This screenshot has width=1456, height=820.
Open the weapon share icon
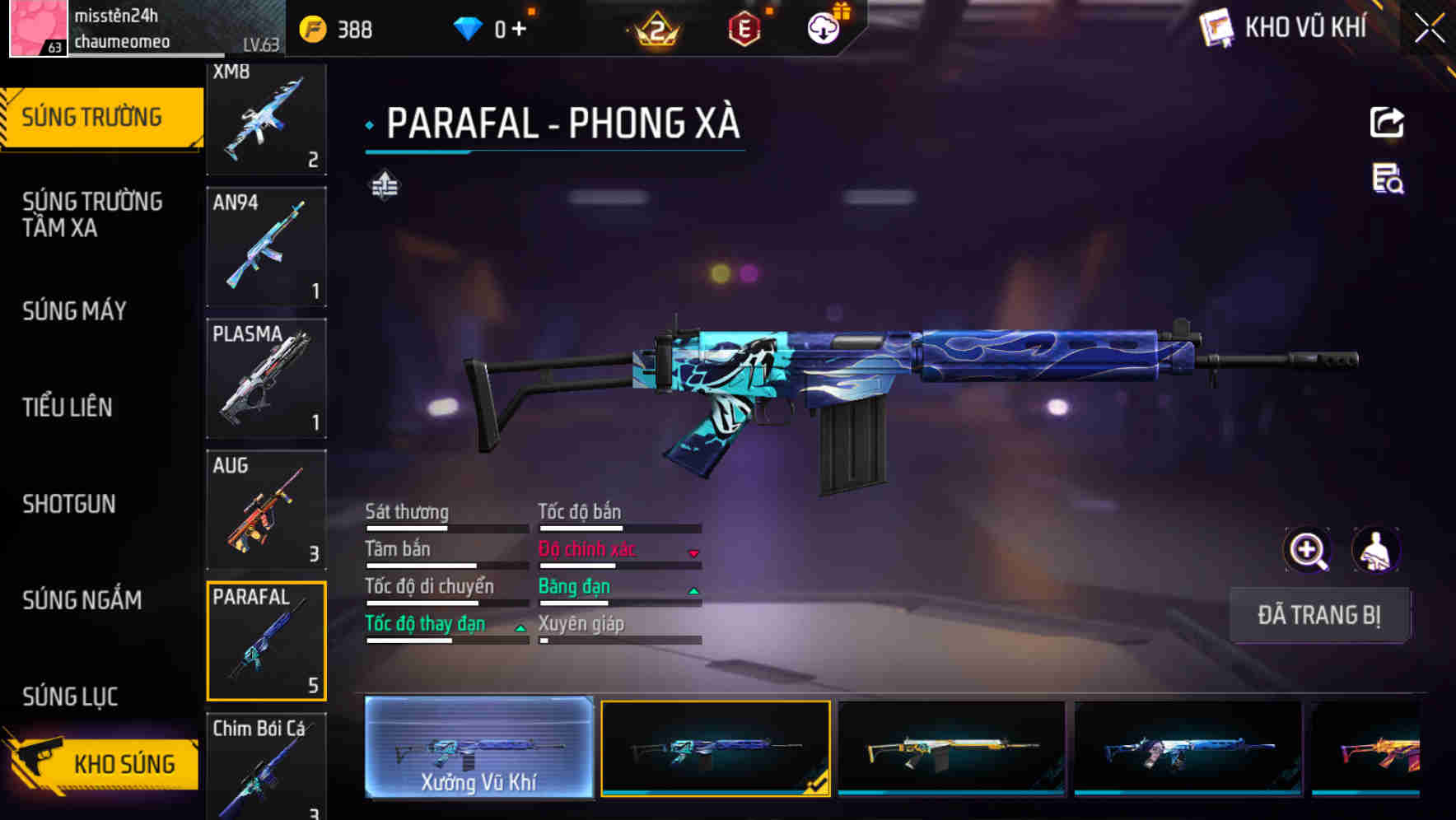[x=1388, y=122]
